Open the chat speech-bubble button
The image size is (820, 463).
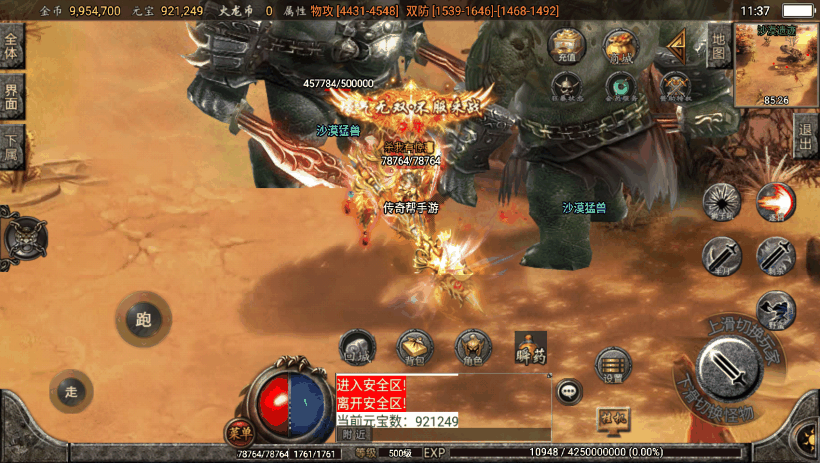(570, 391)
